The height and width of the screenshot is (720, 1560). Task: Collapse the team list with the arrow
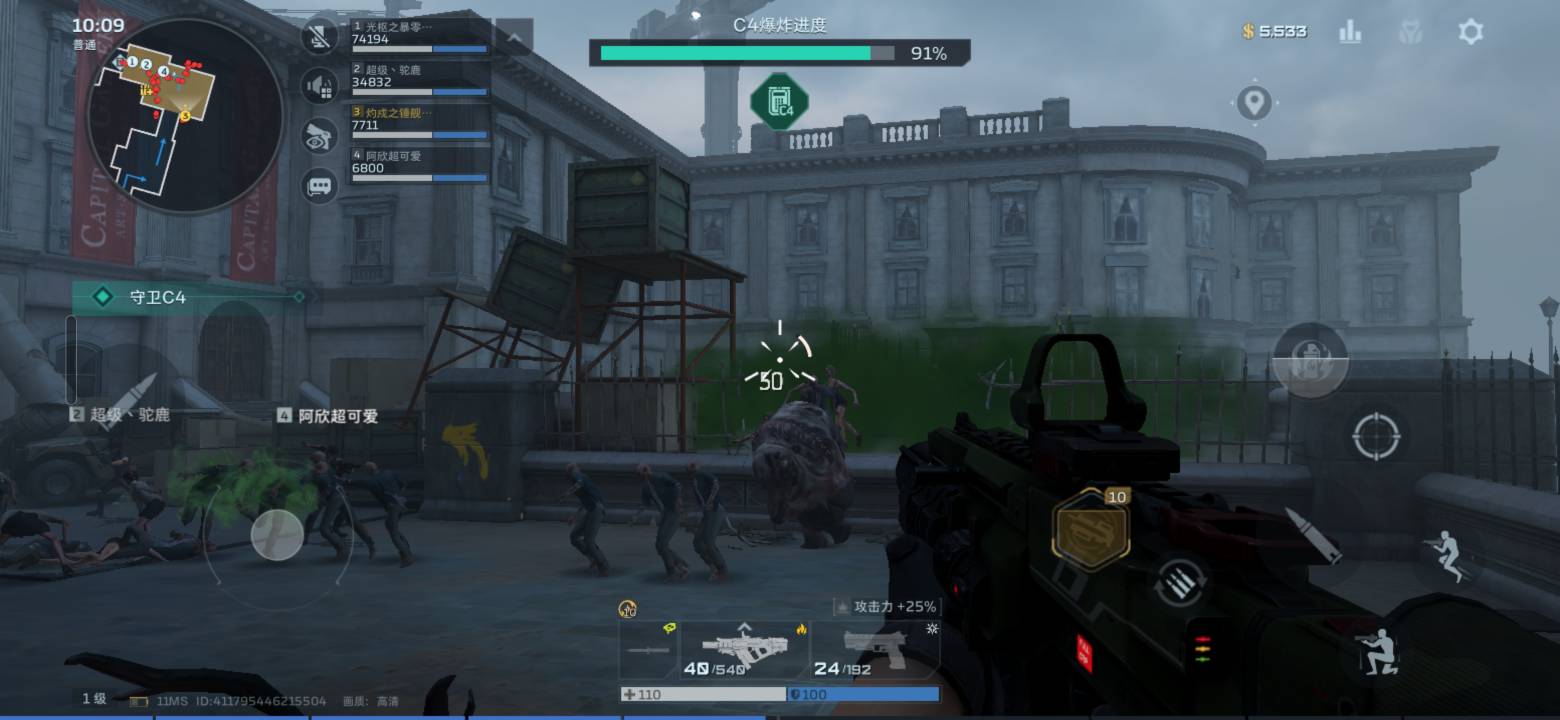(x=514, y=38)
